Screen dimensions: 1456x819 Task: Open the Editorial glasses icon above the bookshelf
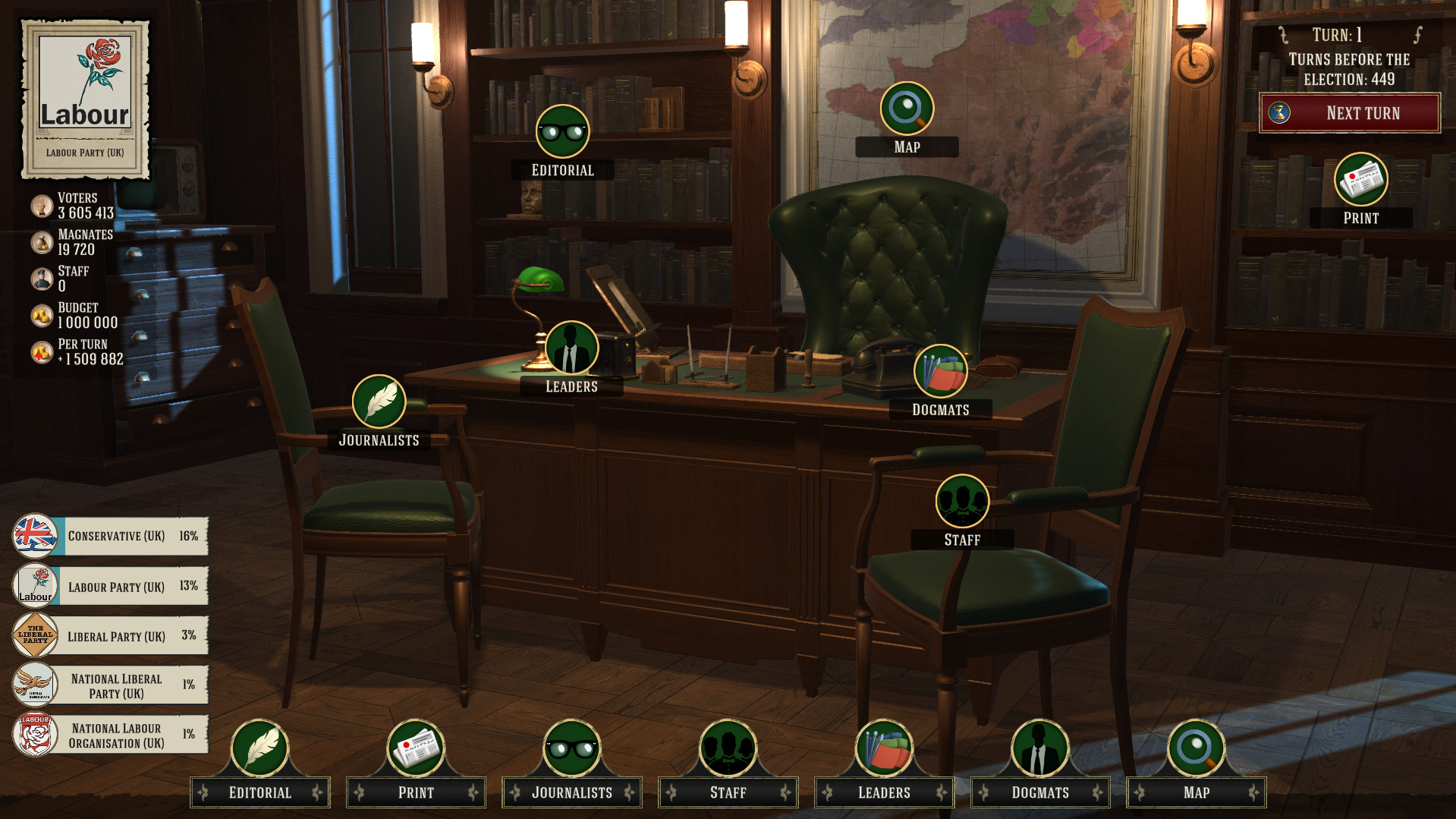pyautogui.click(x=562, y=132)
